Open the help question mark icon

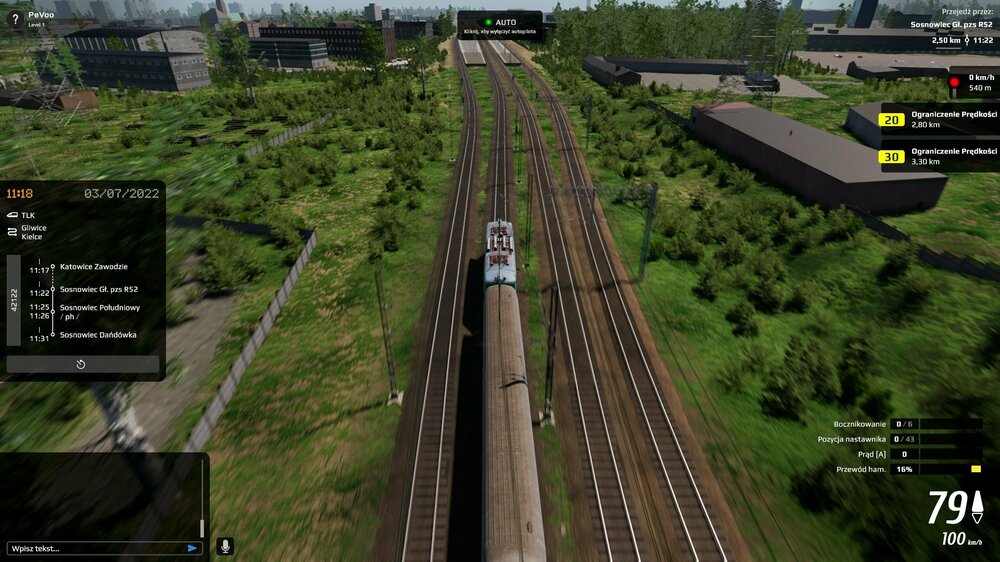pos(14,19)
